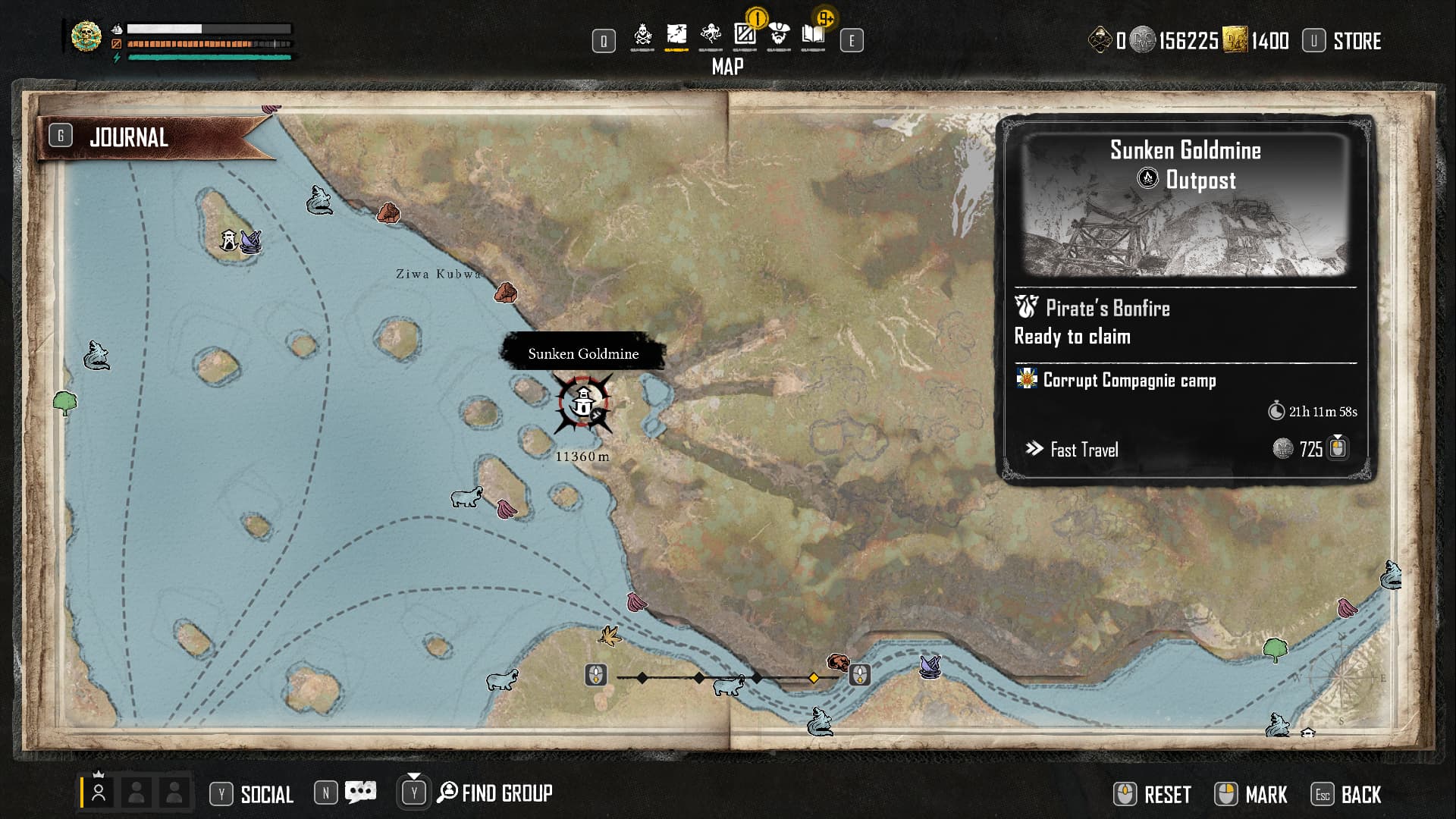This screenshot has width=1456, height=819.
Task: Select the crowned party leader slot
Action: (99, 792)
